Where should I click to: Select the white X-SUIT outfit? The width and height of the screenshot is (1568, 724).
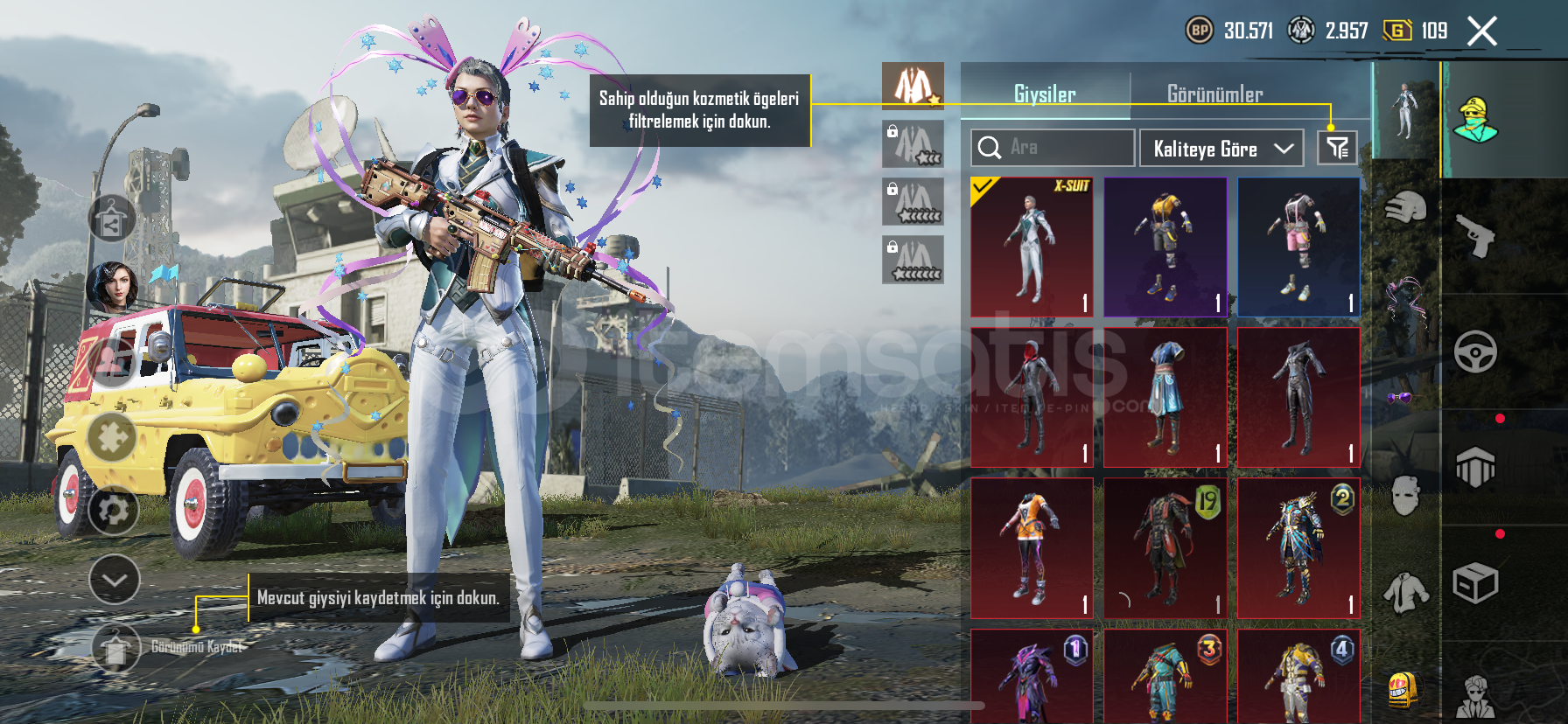click(1032, 247)
